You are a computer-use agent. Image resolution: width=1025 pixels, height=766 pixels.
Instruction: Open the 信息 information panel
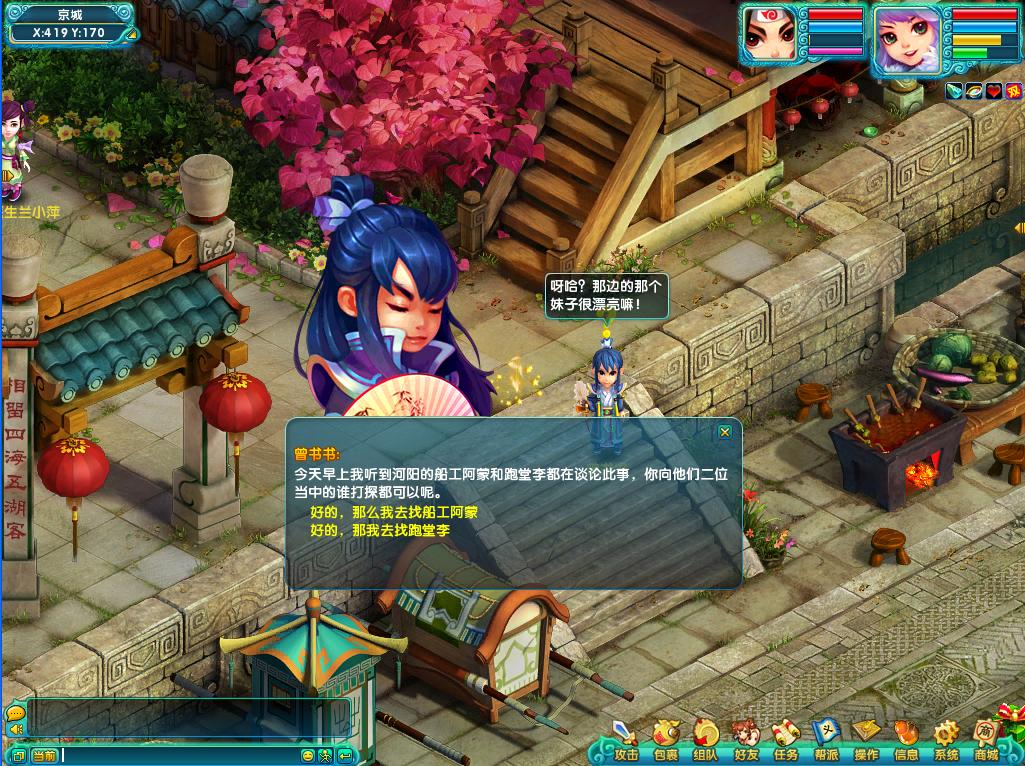906,739
